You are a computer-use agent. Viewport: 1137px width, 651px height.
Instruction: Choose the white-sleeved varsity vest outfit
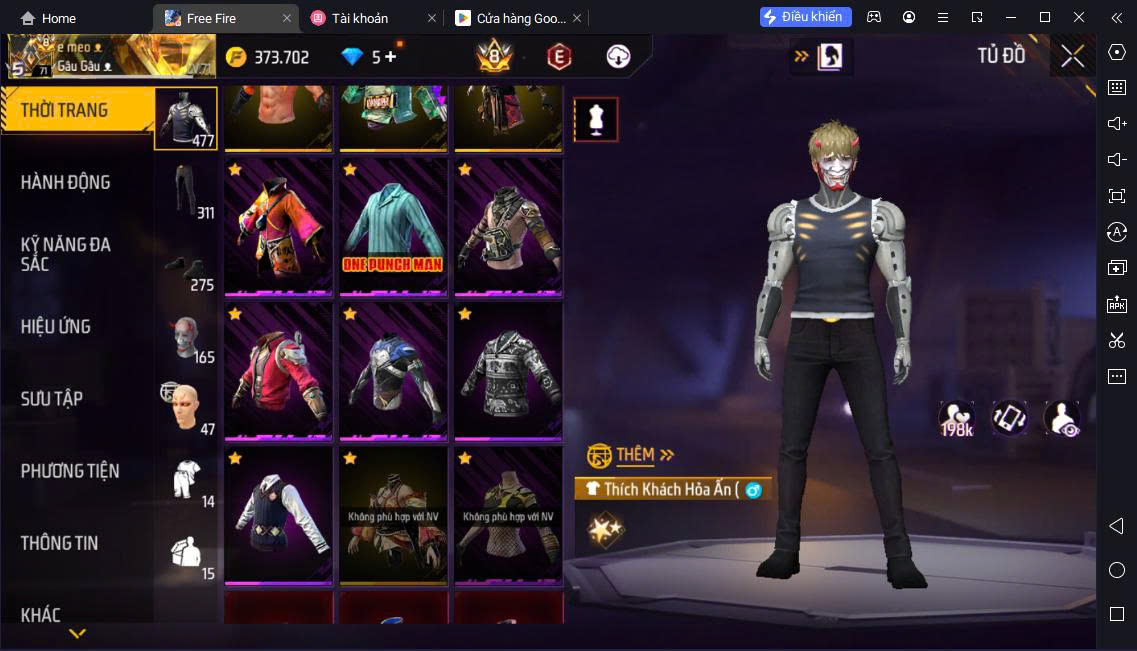pyautogui.click(x=278, y=516)
